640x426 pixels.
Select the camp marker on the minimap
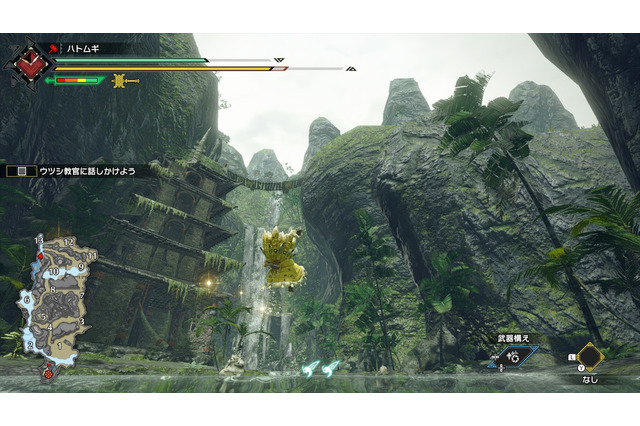tap(47, 374)
